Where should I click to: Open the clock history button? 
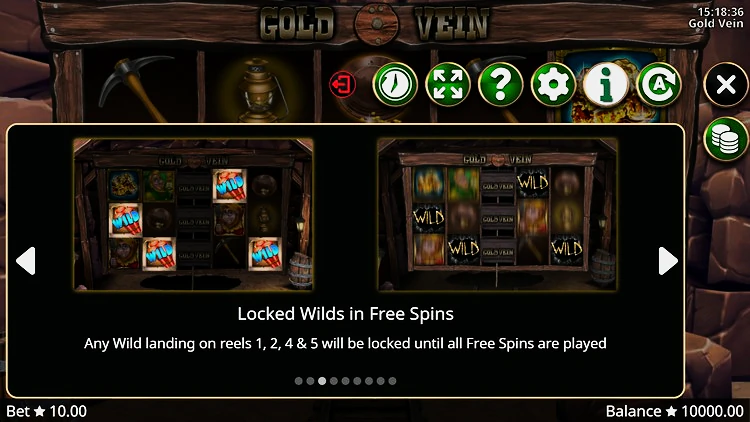pos(395,84)
